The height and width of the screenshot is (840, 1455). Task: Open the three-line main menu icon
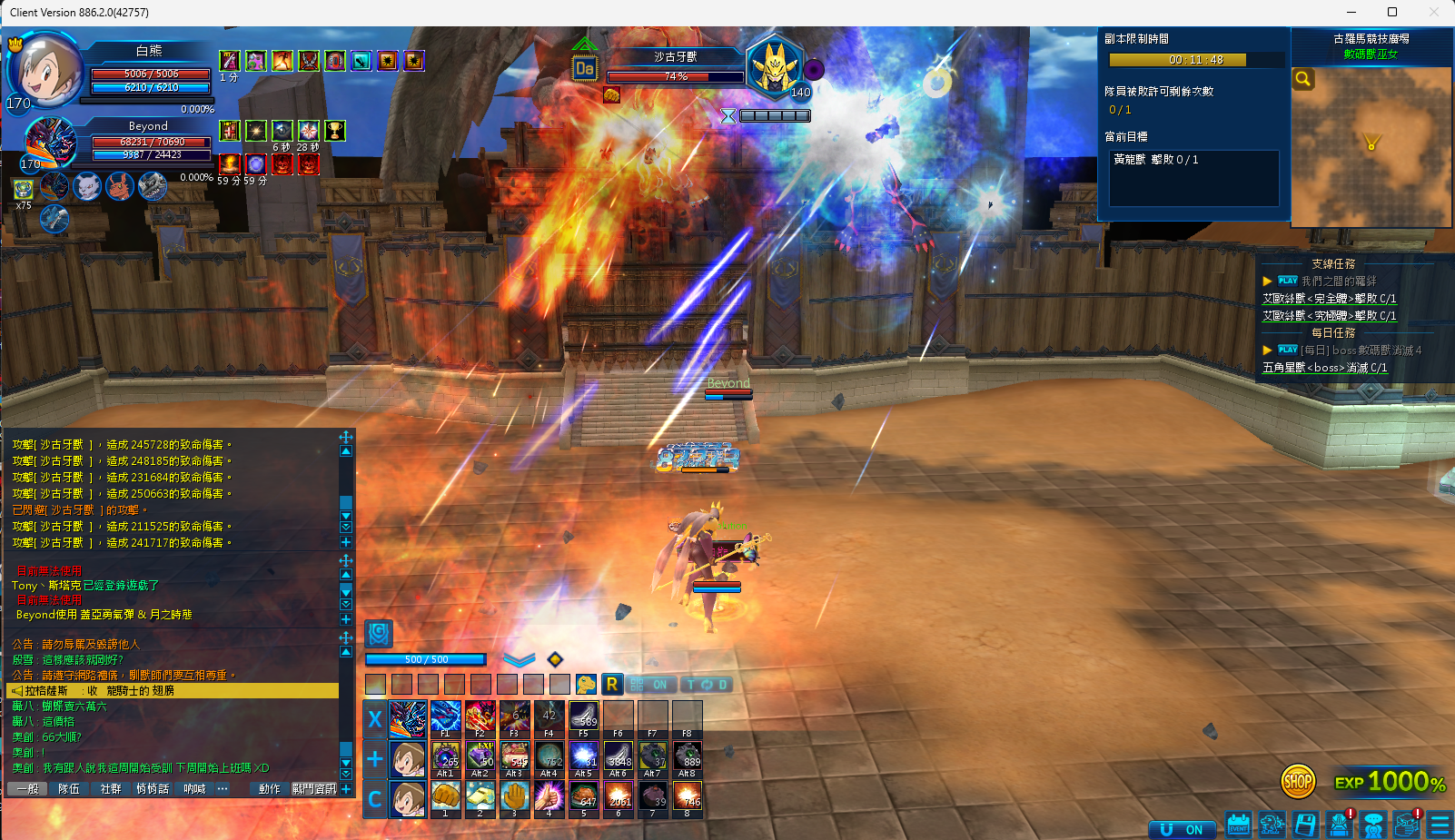click(1440, 825)
